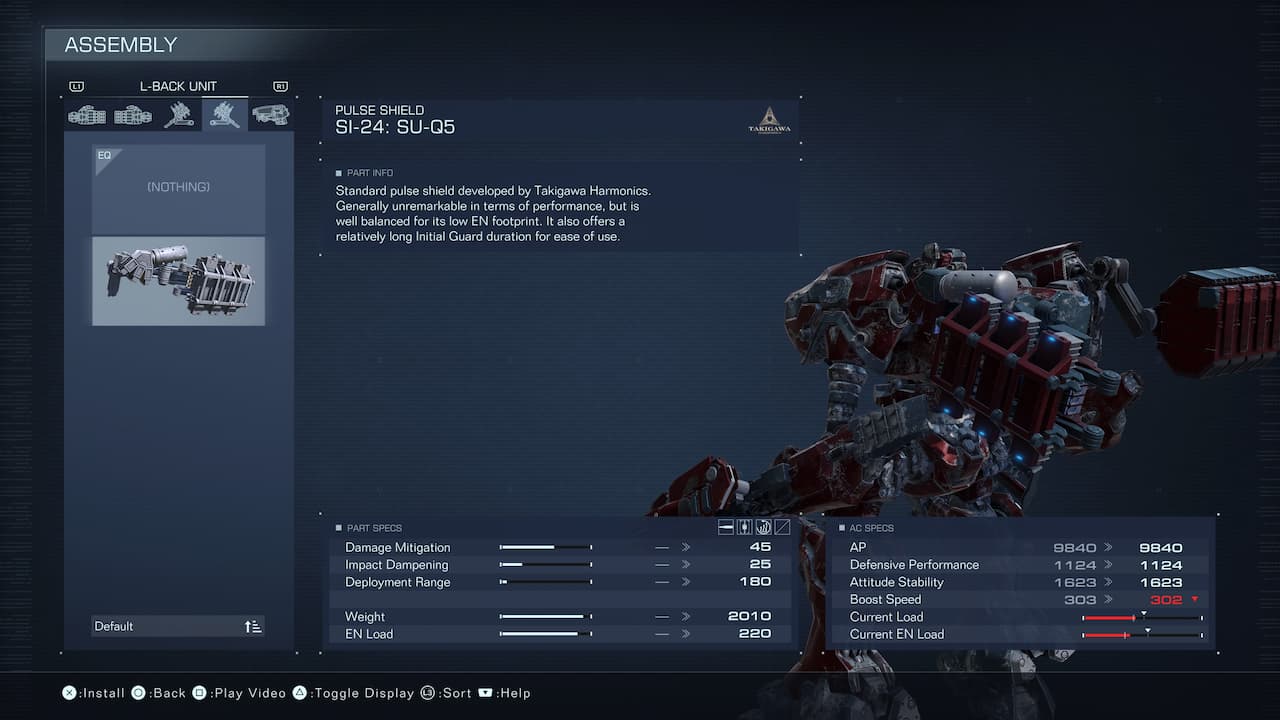Open the second back-unit weapon category icon
Viewport: 1280px width, 720px height.
(133, 114)
